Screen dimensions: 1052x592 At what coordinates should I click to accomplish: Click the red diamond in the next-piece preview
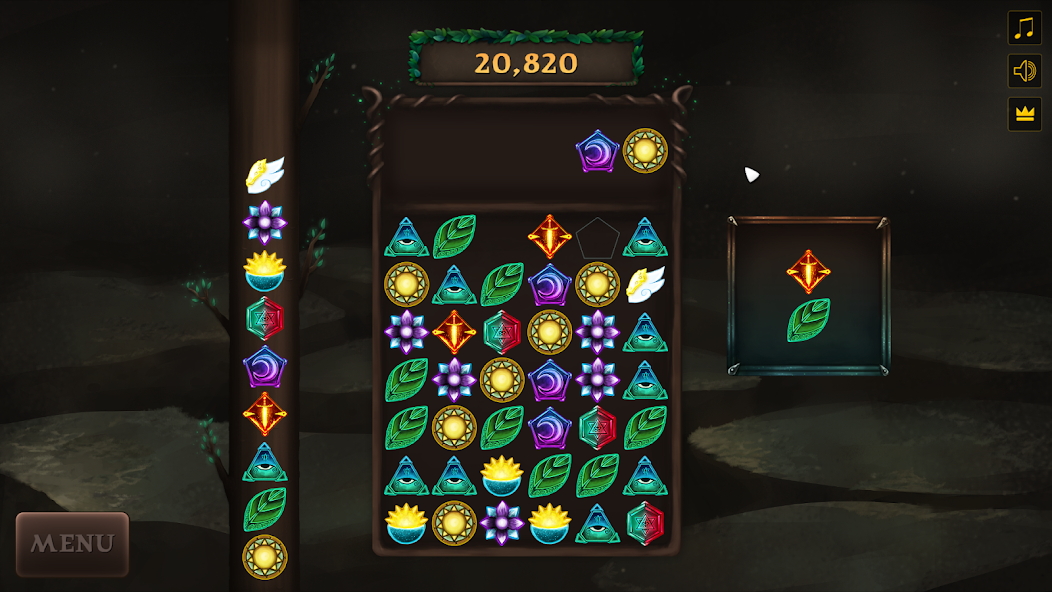[x=808, y=271]
